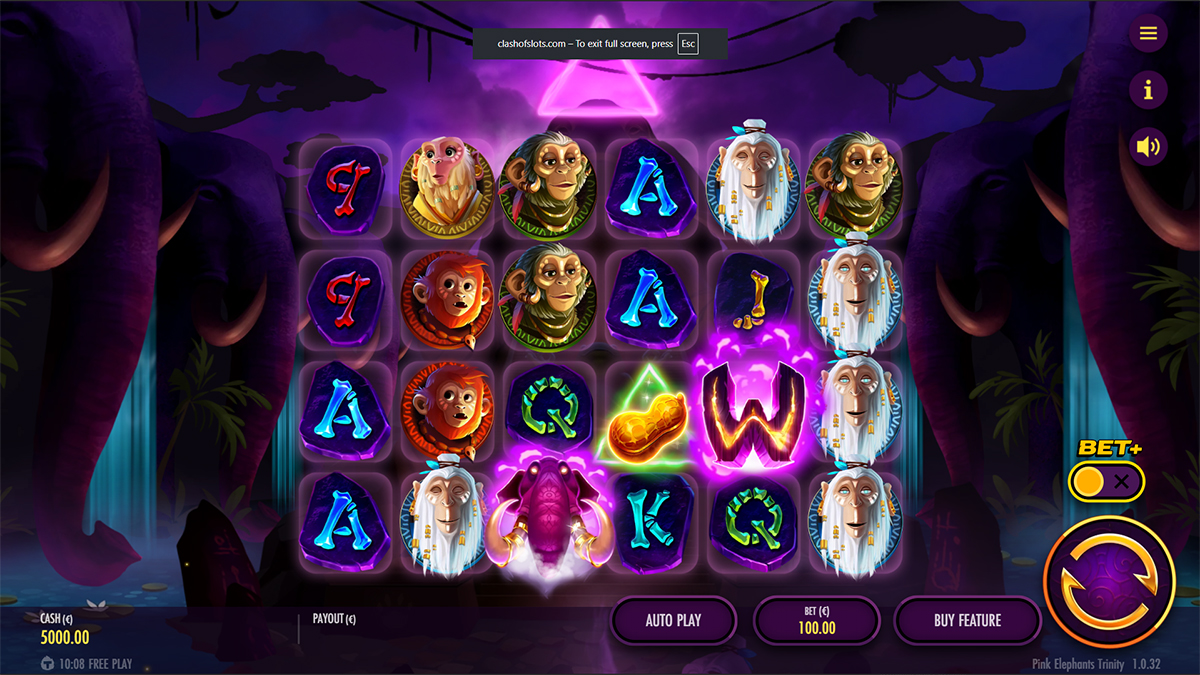
Task: Open the Auto Play options
Action: [673, 620]
